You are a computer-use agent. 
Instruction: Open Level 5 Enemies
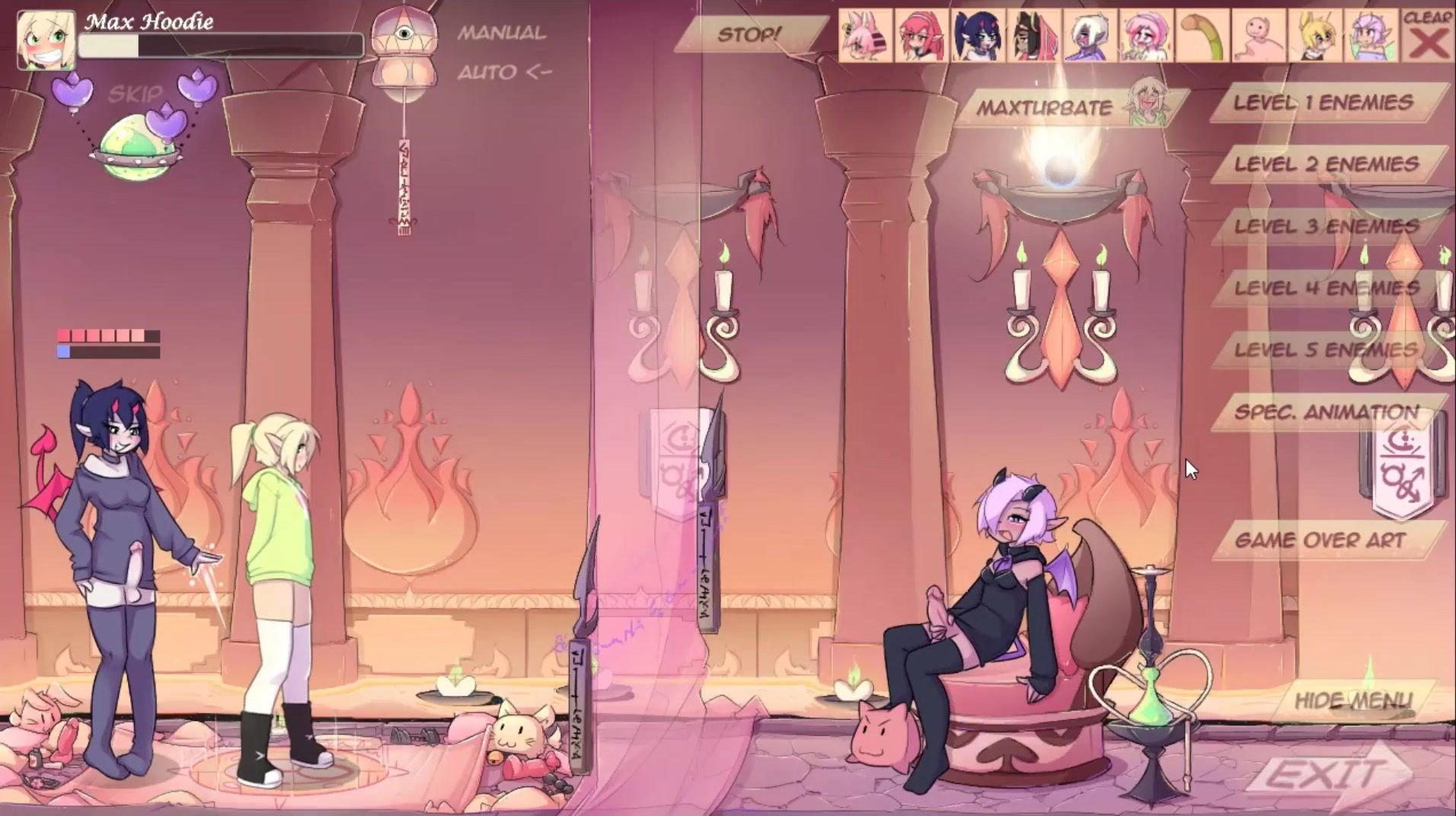[1327, 350]
